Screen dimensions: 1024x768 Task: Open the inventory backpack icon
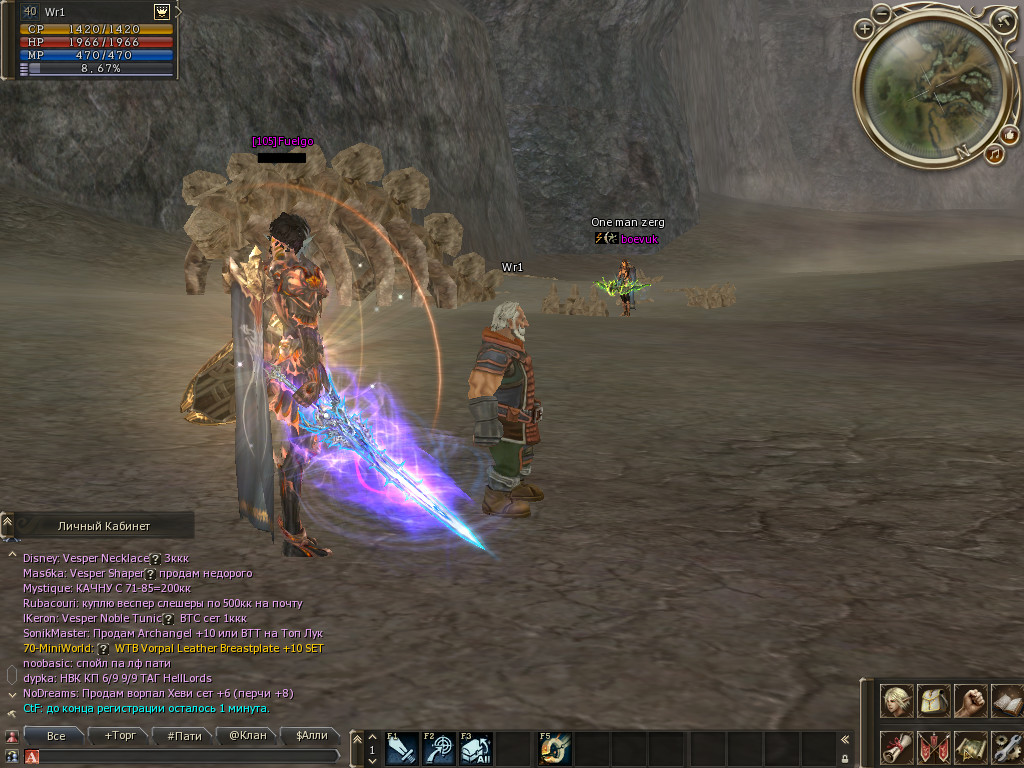tap(934, 701)
